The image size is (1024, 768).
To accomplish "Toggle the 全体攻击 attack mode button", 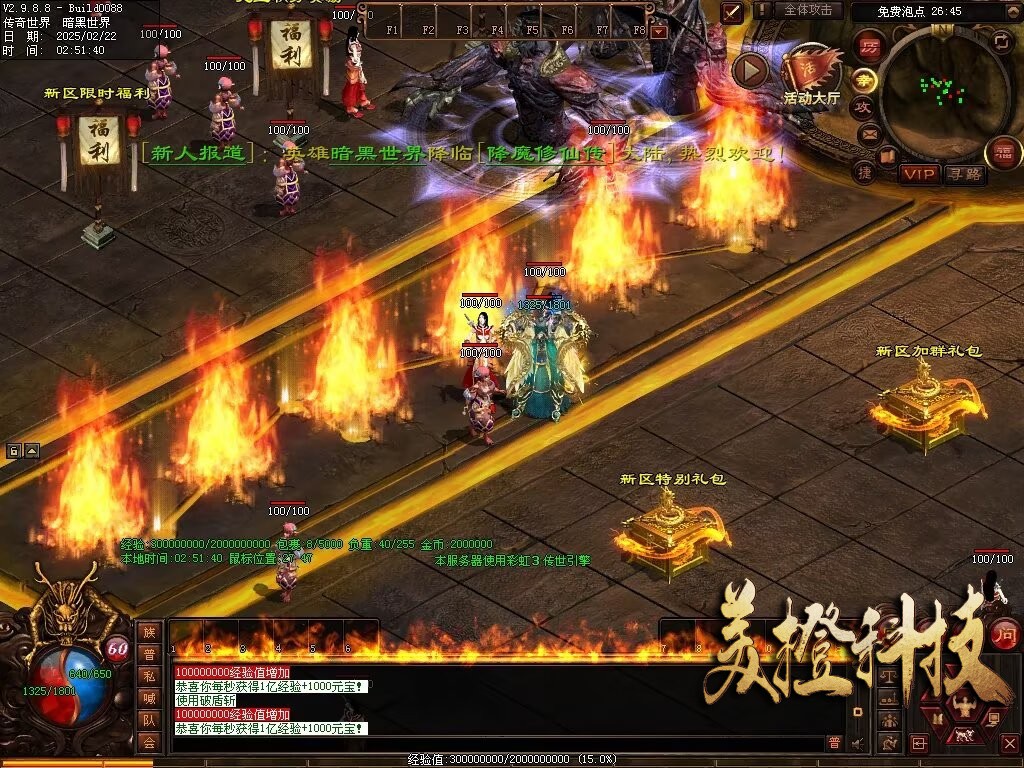I will pyautogui.click(x=807, y=10).
